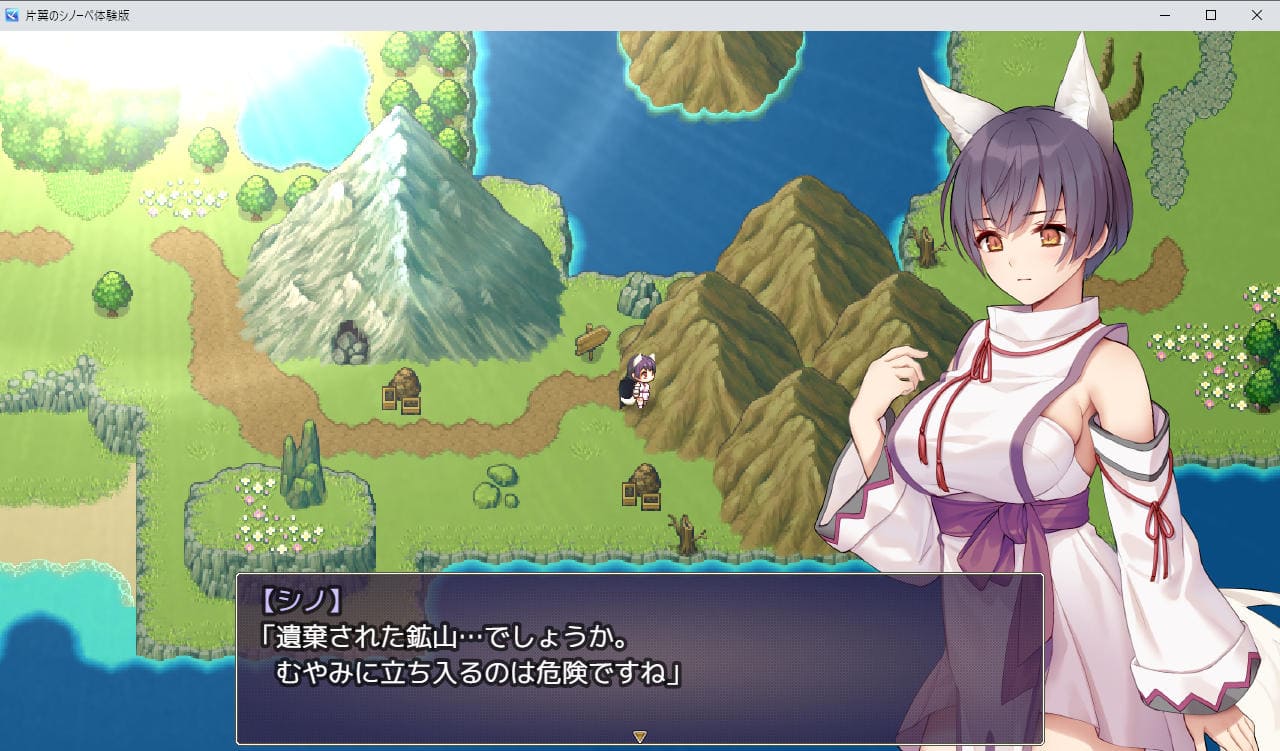
Task: Advance dialogue via the golden arrow indicator
Action: 640,737
